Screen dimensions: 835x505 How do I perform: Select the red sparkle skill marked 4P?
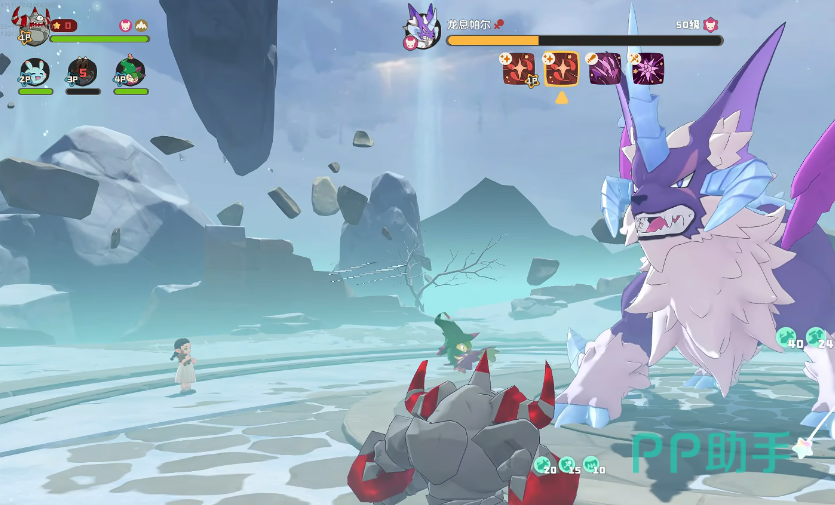(x=519, y=69)
